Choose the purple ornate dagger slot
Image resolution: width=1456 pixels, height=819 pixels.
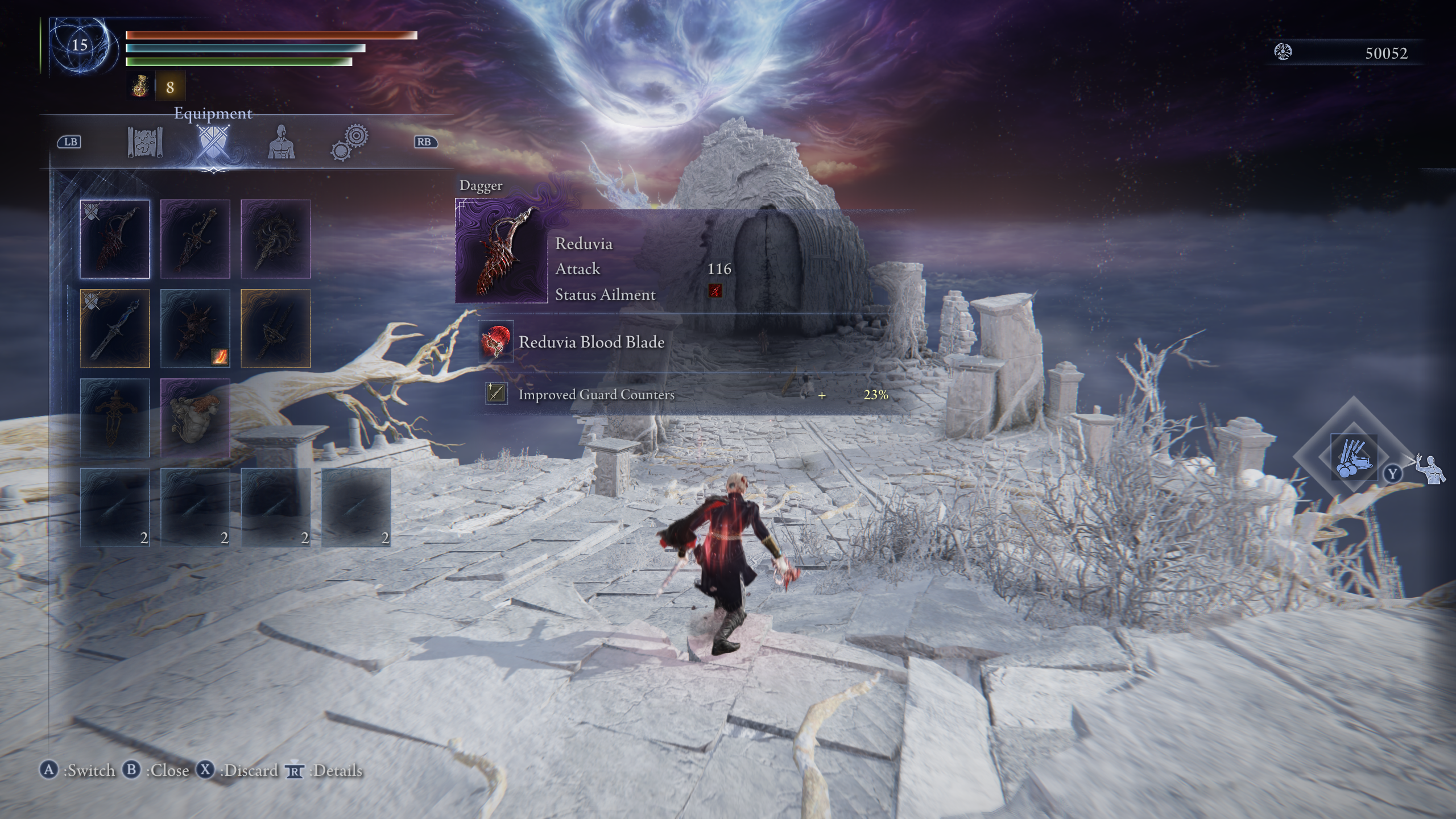click(x=195, y=239)
